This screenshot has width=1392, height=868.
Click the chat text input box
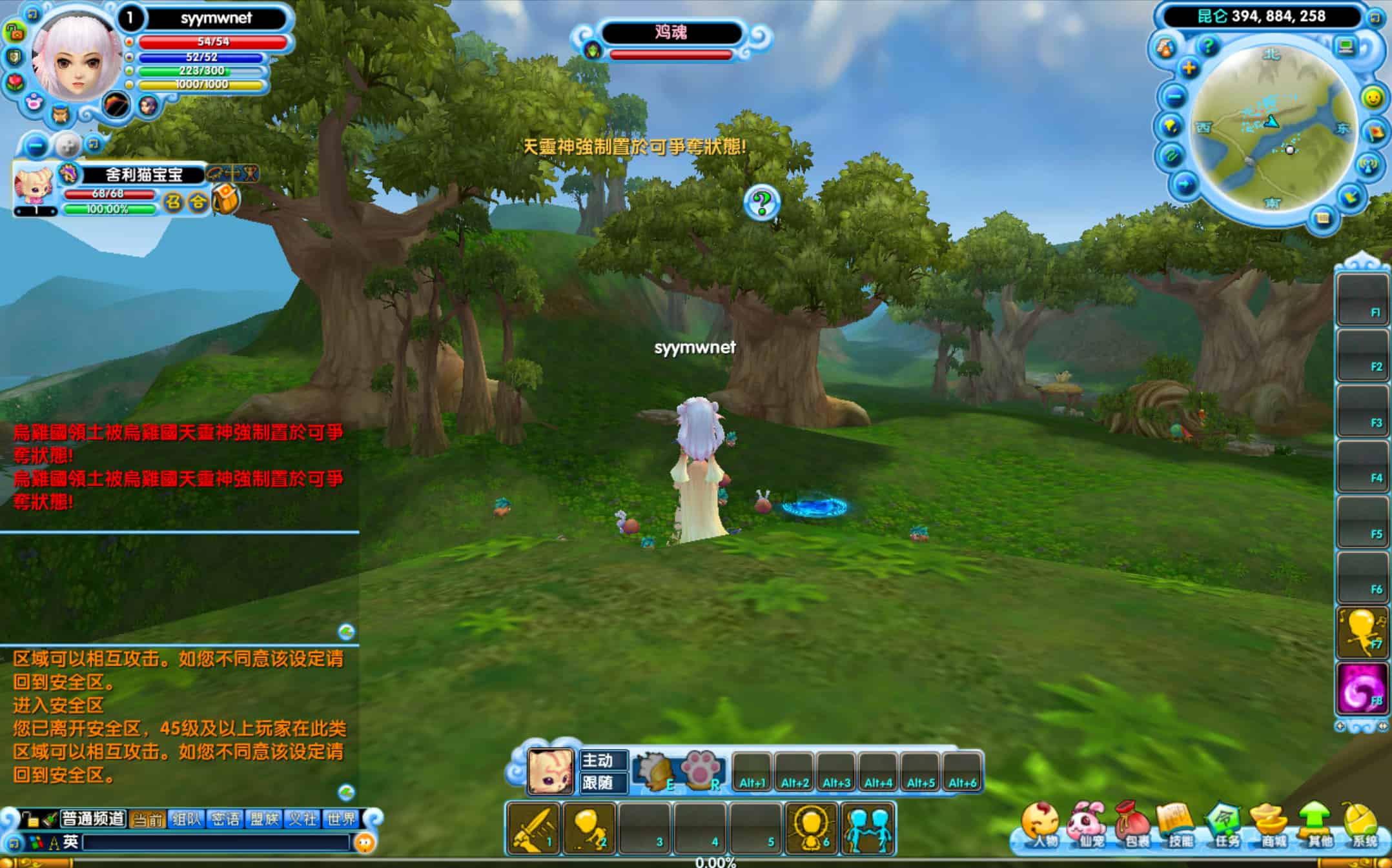(x=216, y=842)
